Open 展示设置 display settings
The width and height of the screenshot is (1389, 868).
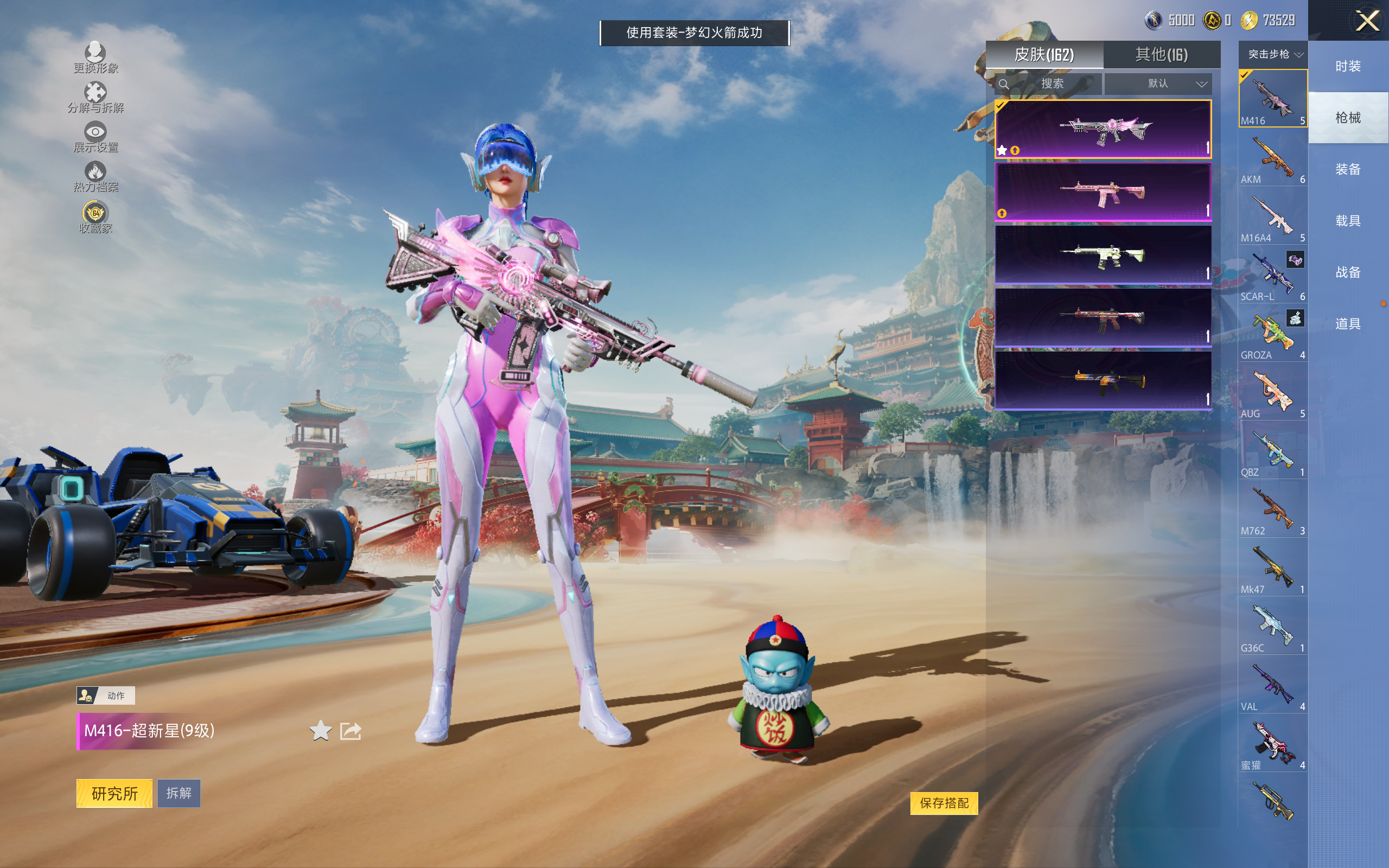(x=95, y=138)
